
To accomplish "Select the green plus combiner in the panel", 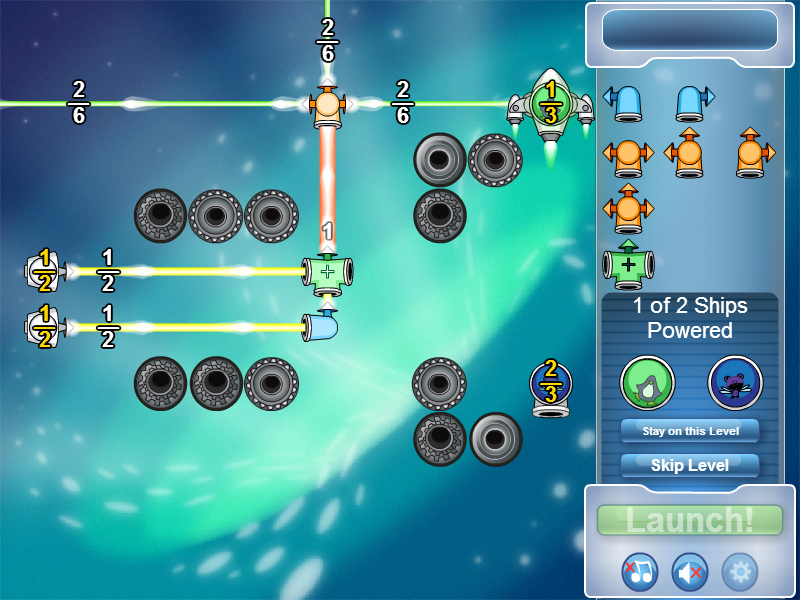I will tap(628, 265).
